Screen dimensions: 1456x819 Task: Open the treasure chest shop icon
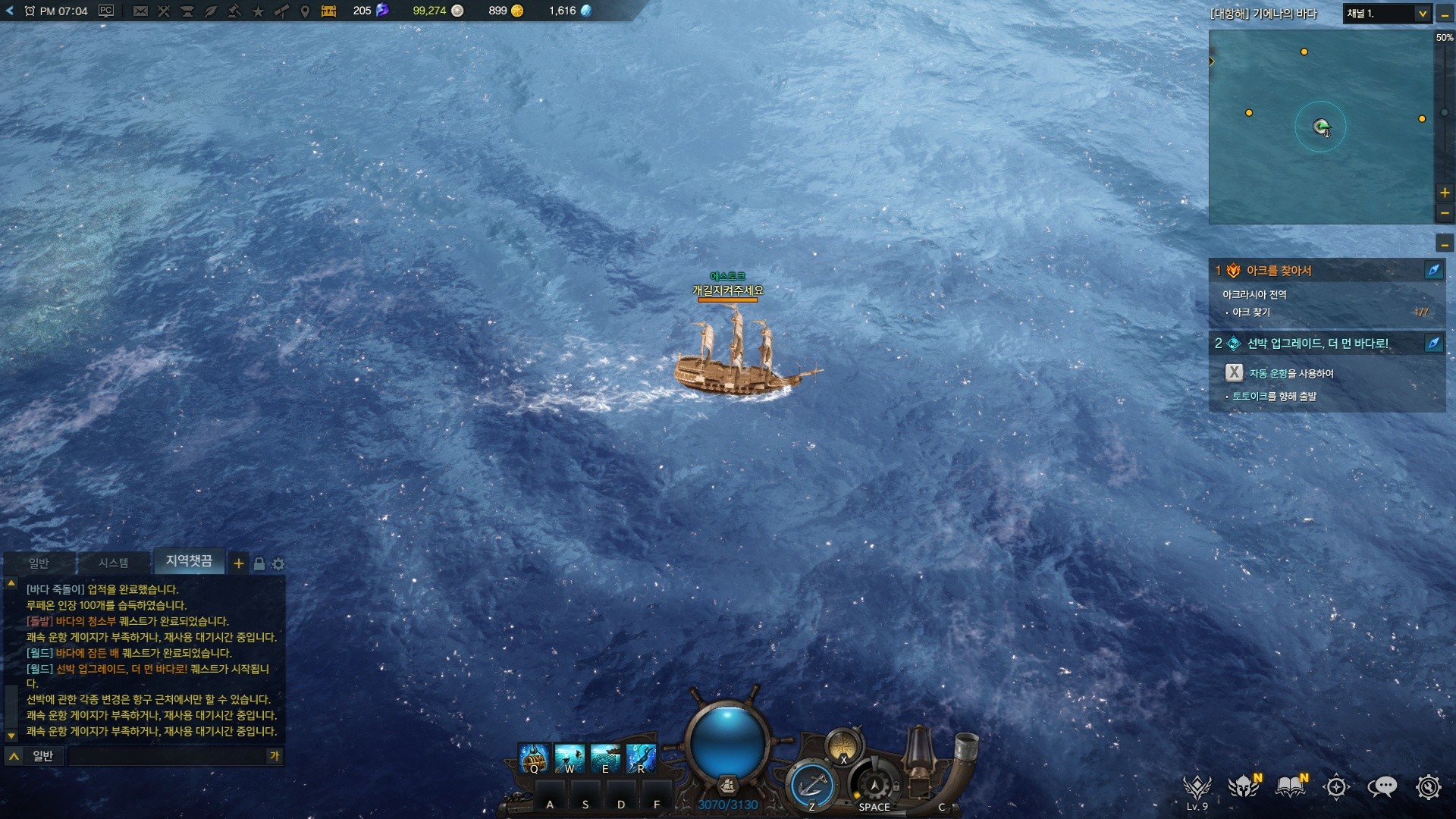coord(328,11)
